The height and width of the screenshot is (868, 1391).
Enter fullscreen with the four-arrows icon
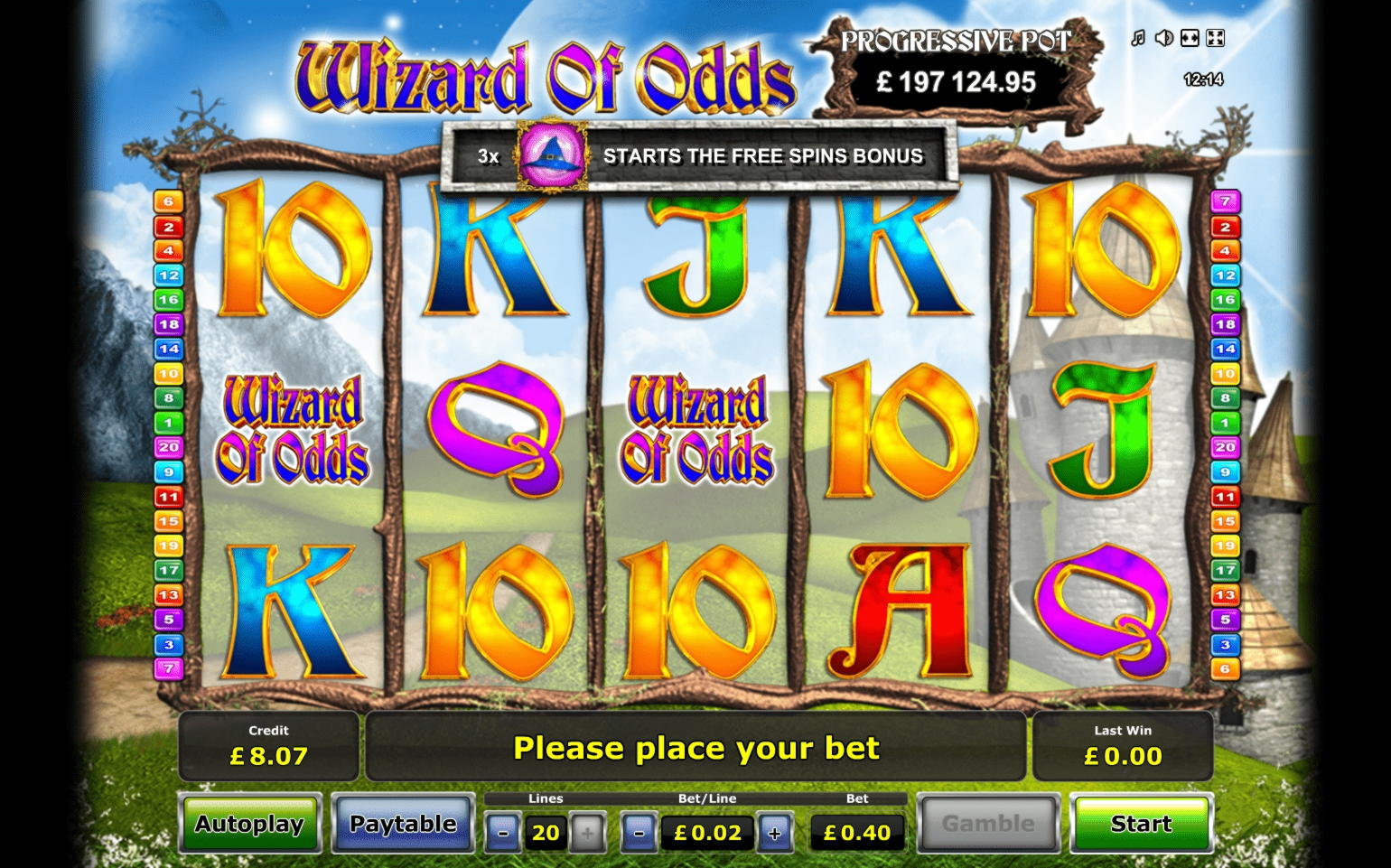point(1216,38)
